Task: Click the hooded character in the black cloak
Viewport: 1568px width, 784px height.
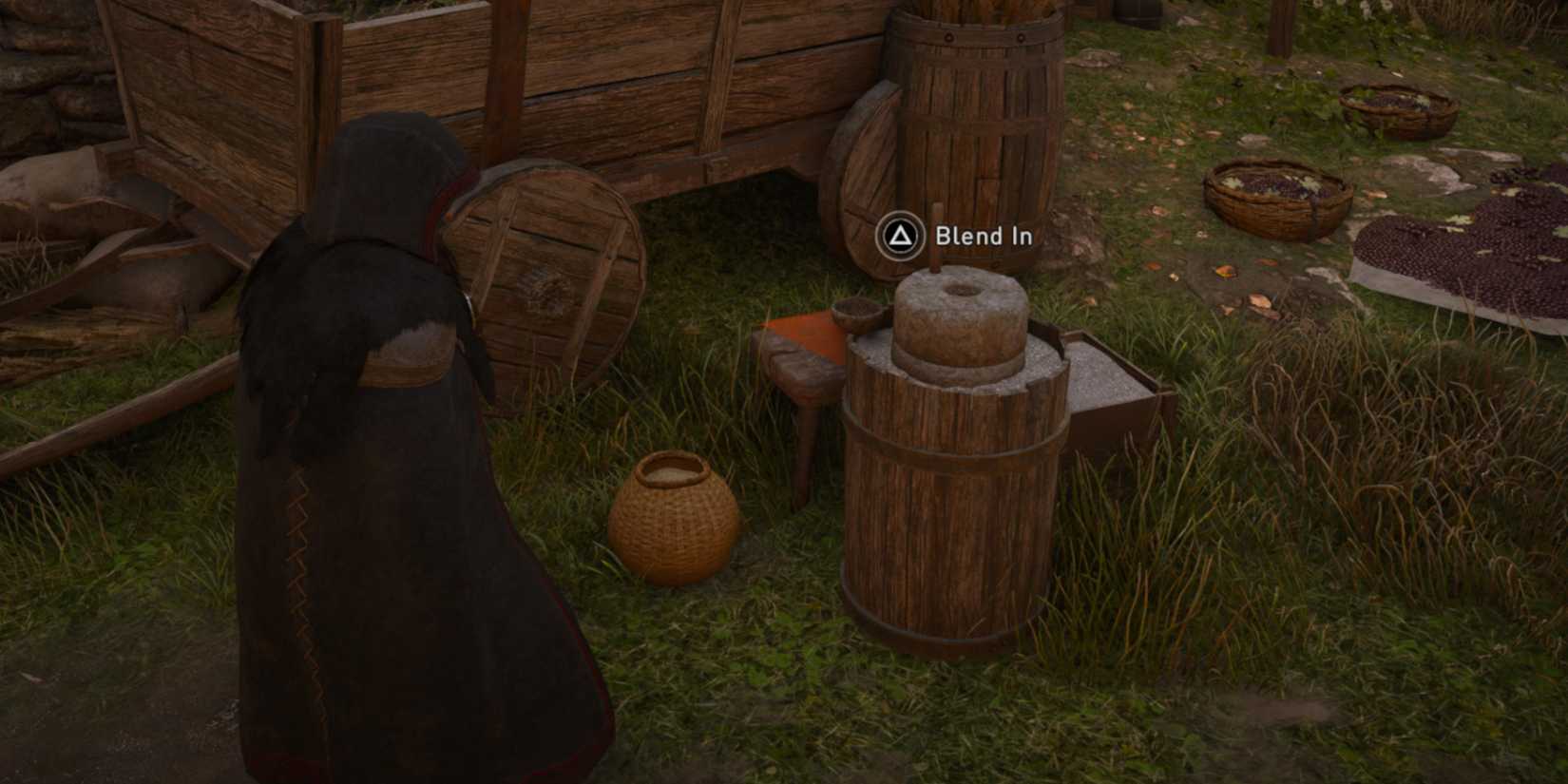Action: pos(380,428)
